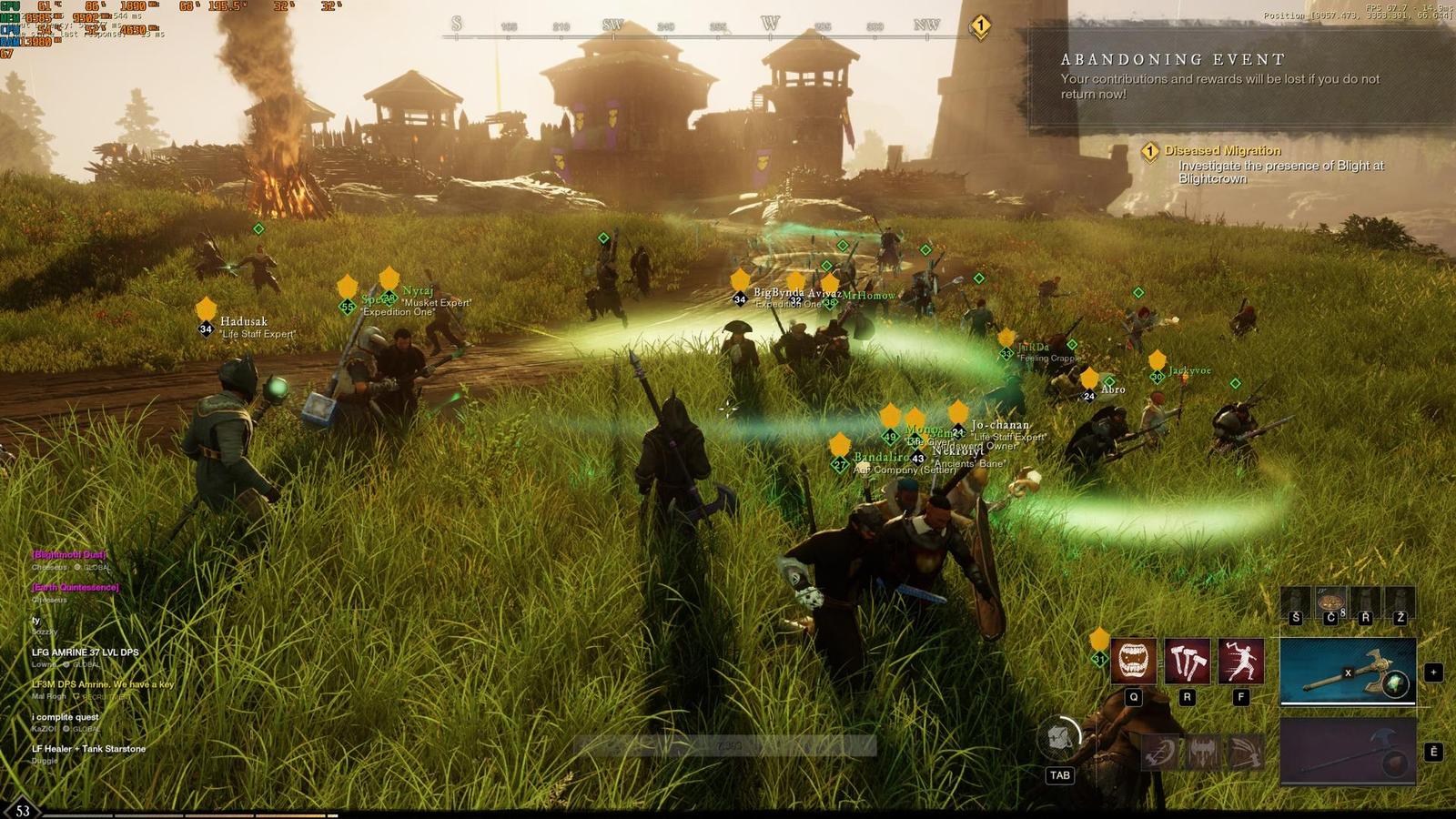Click the Abandoning Event warning banner
The image size is (1456, 819).
click(1238, 77)
